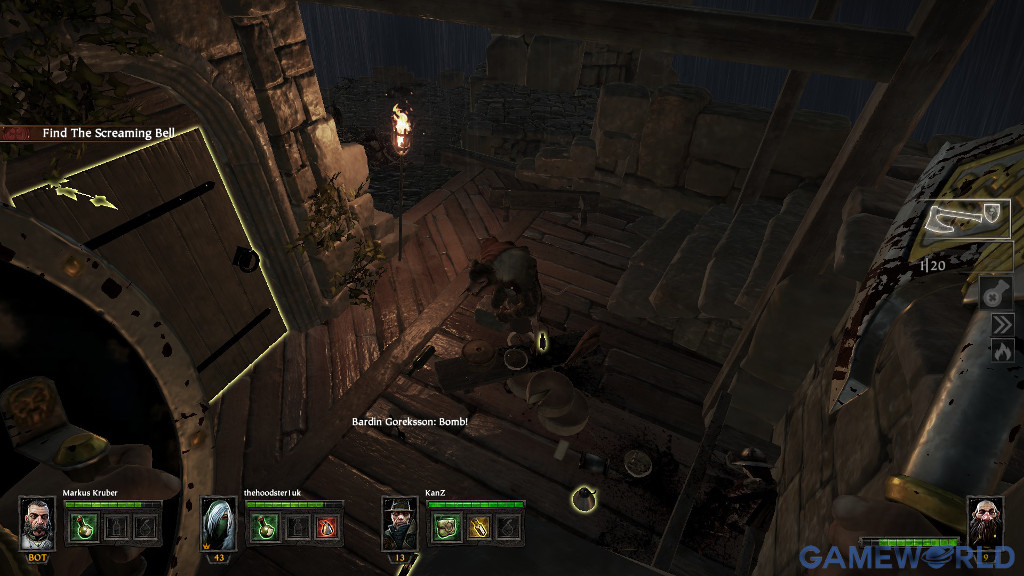Click KanZ's witch hunter portrait
This screenshot has width=1024, height=576.
(401, 520)
